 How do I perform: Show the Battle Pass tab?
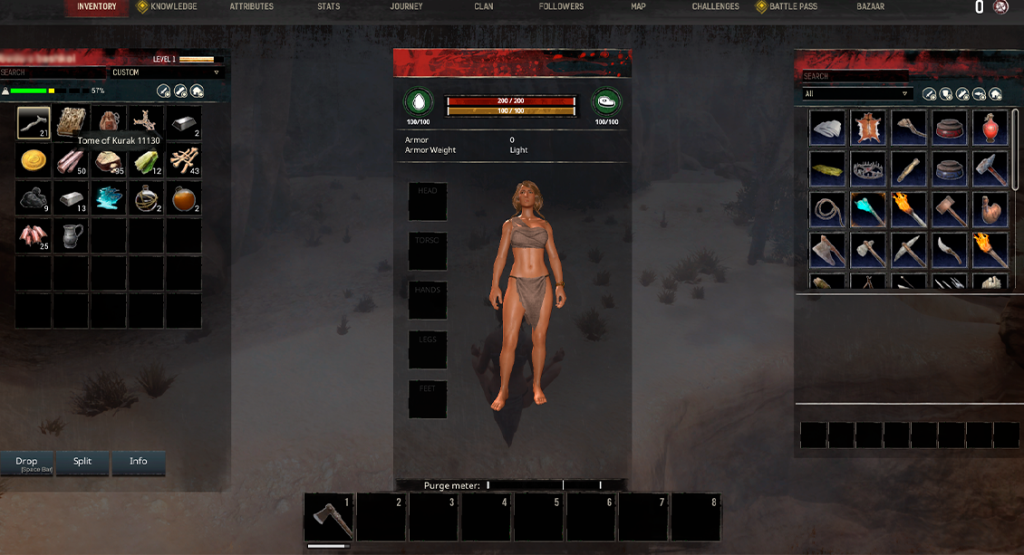tap(792, 7)
